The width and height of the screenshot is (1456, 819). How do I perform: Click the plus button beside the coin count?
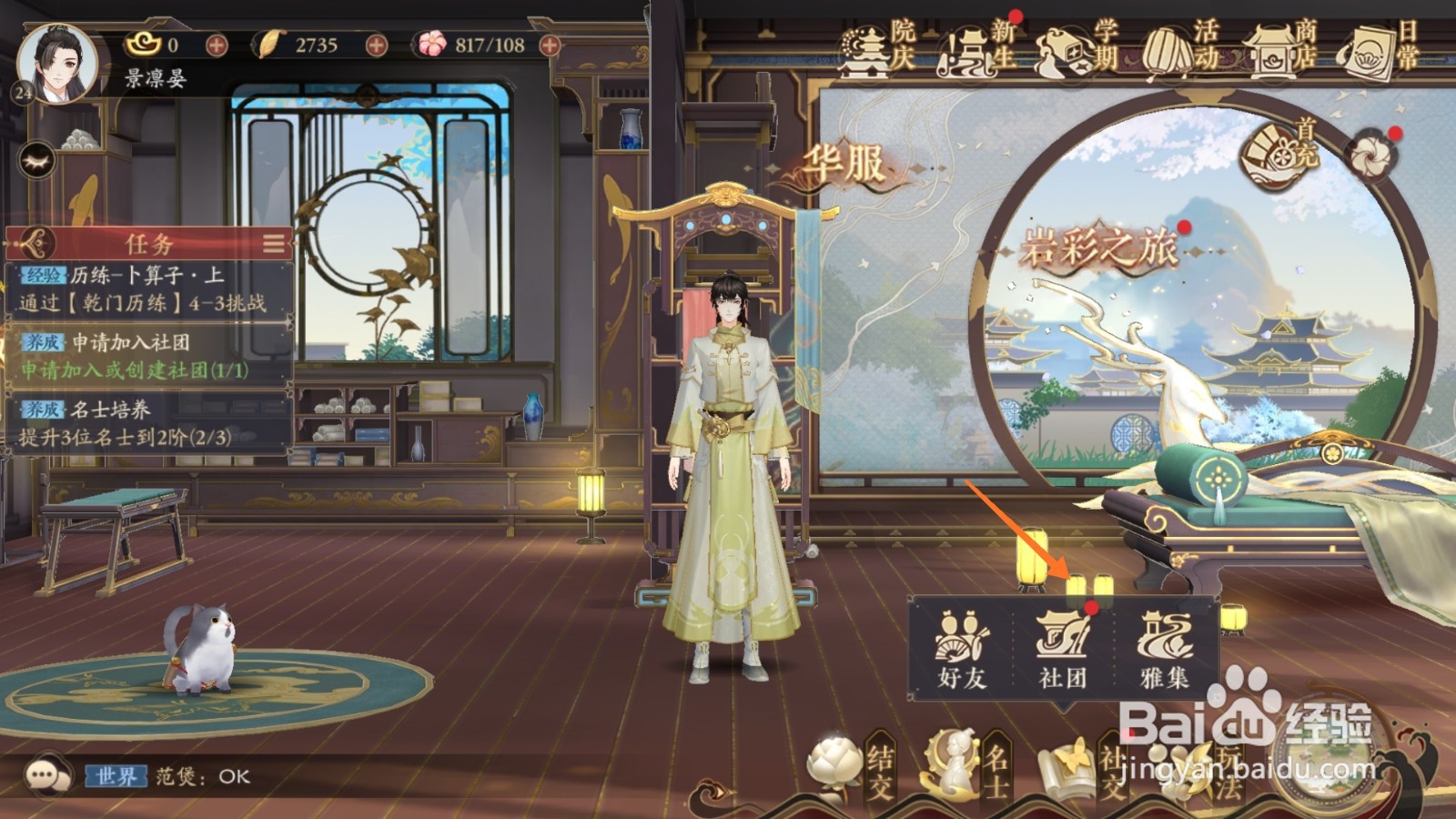(217, 43)
